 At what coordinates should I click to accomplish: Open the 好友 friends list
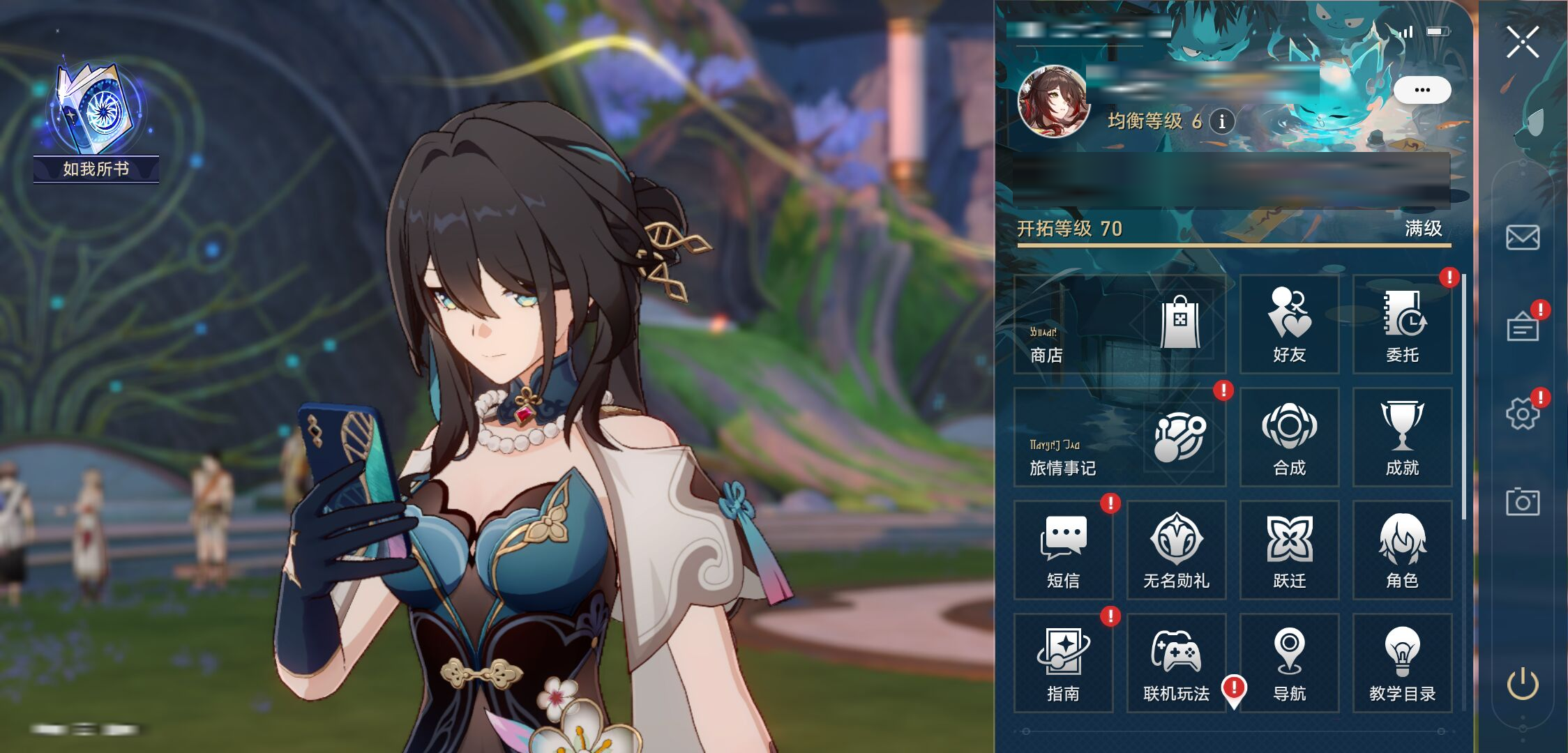coord(1289,324)
